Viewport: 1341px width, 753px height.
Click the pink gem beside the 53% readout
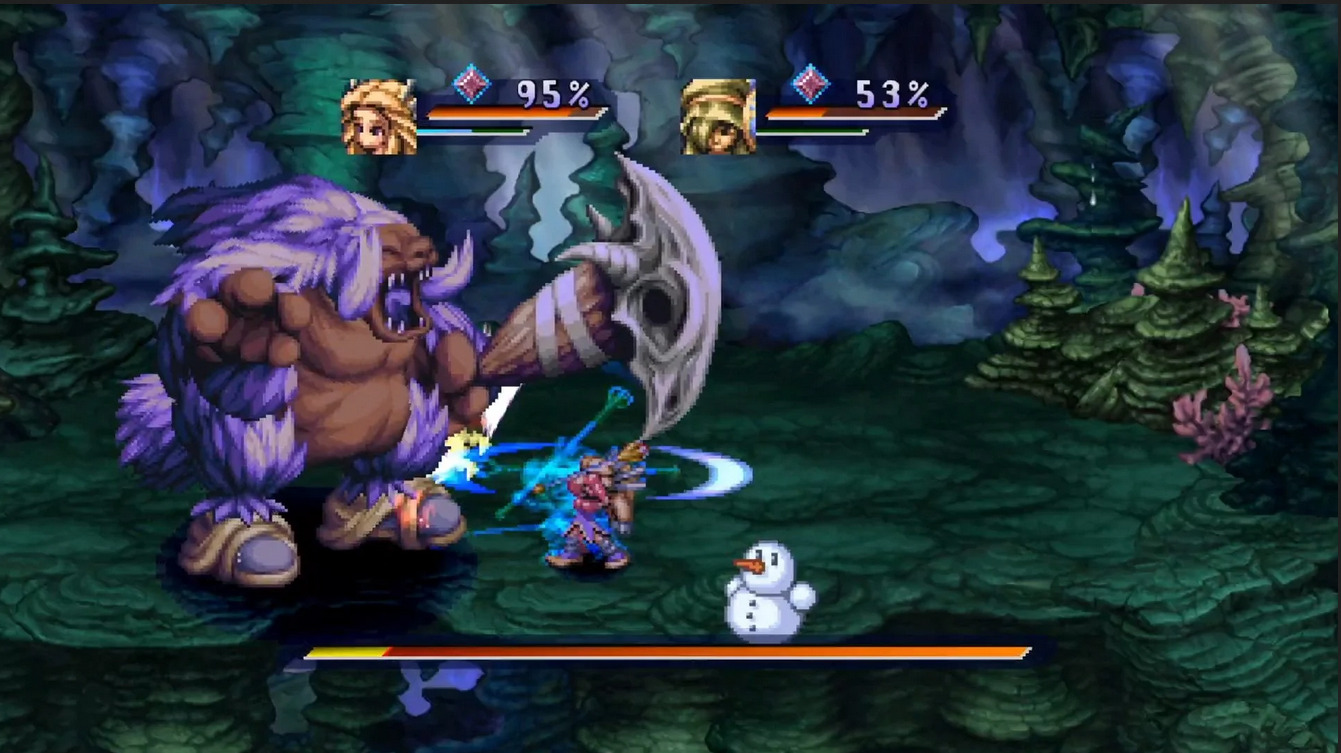pyautogui.click(x=811, y=84)
